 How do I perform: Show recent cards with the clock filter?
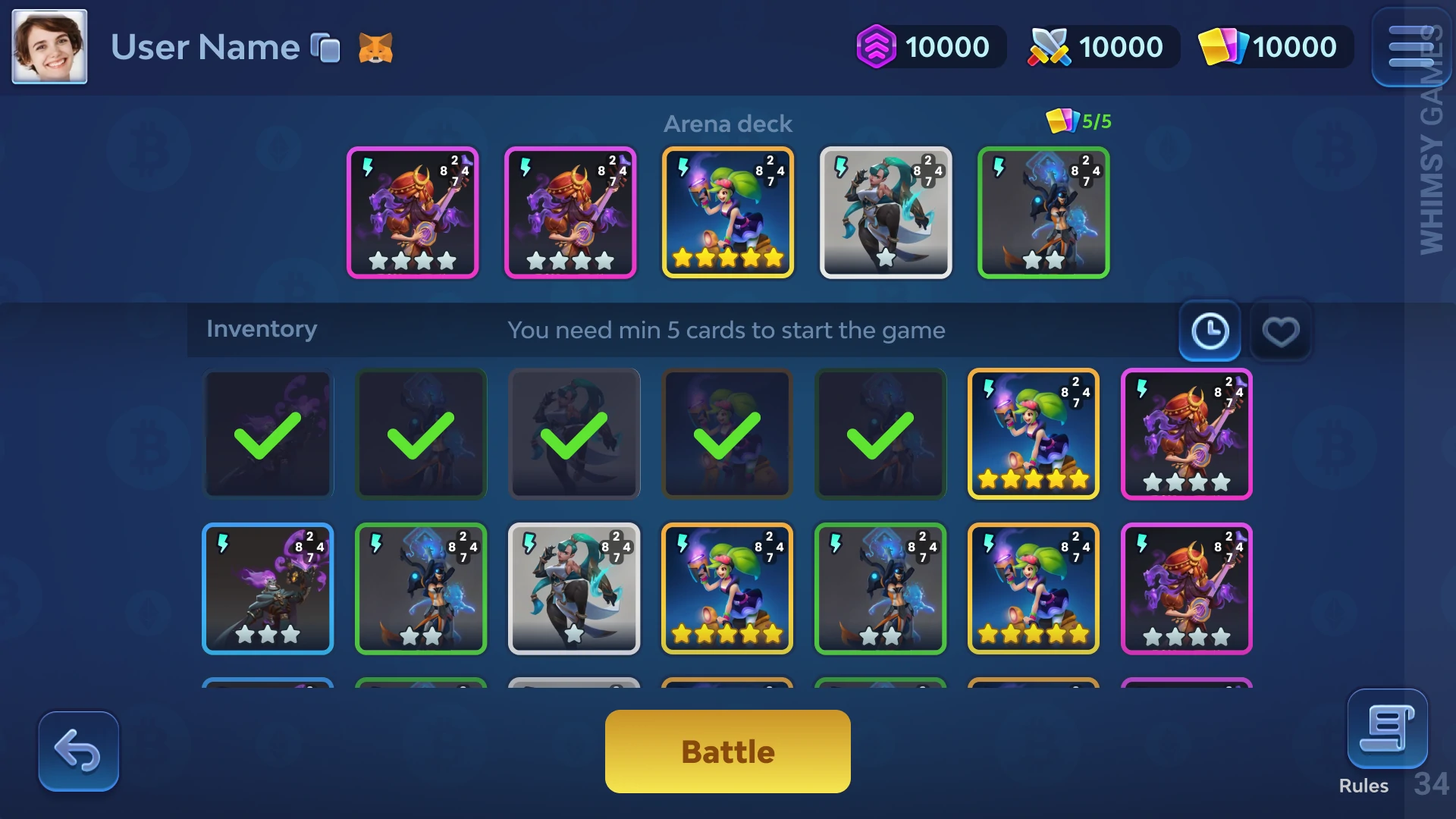(x=1210, y=331)
